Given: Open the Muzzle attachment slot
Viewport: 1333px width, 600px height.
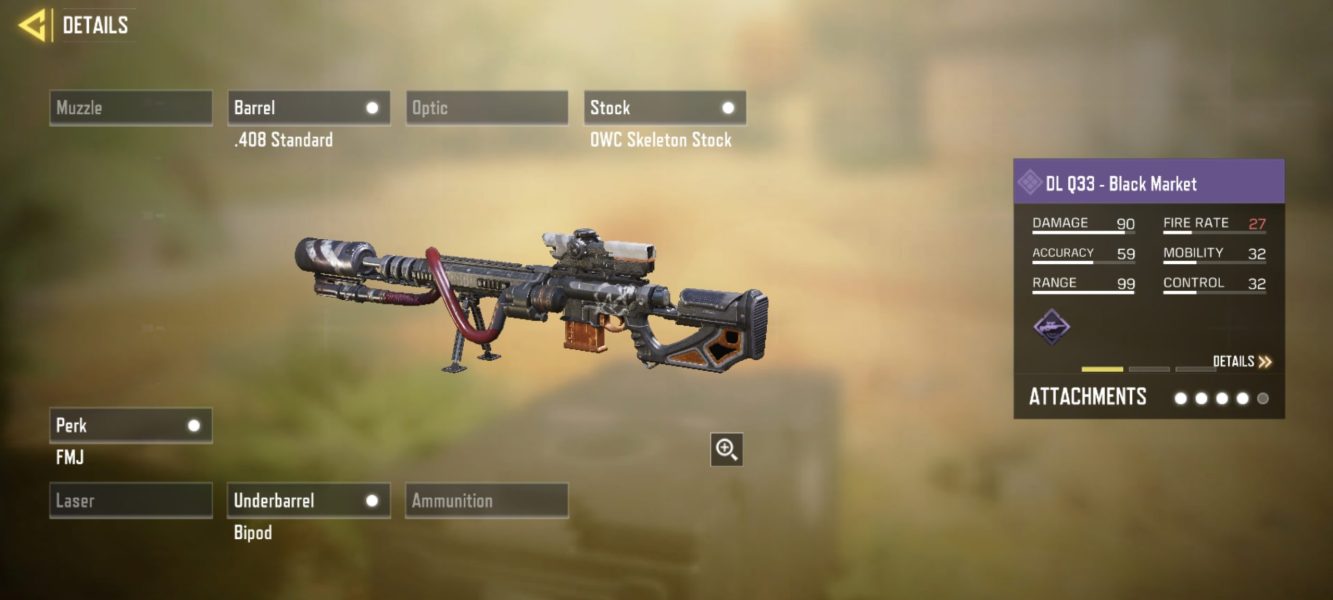Looking at the screenshot, I should point(131,108).
